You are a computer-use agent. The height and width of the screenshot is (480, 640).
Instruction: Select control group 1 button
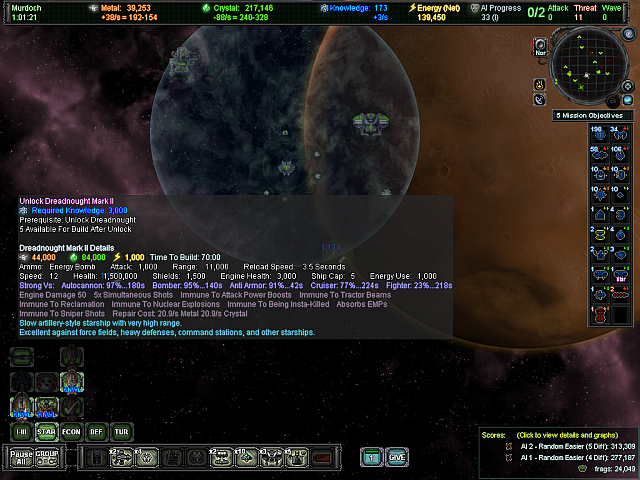tap(371, 457)
